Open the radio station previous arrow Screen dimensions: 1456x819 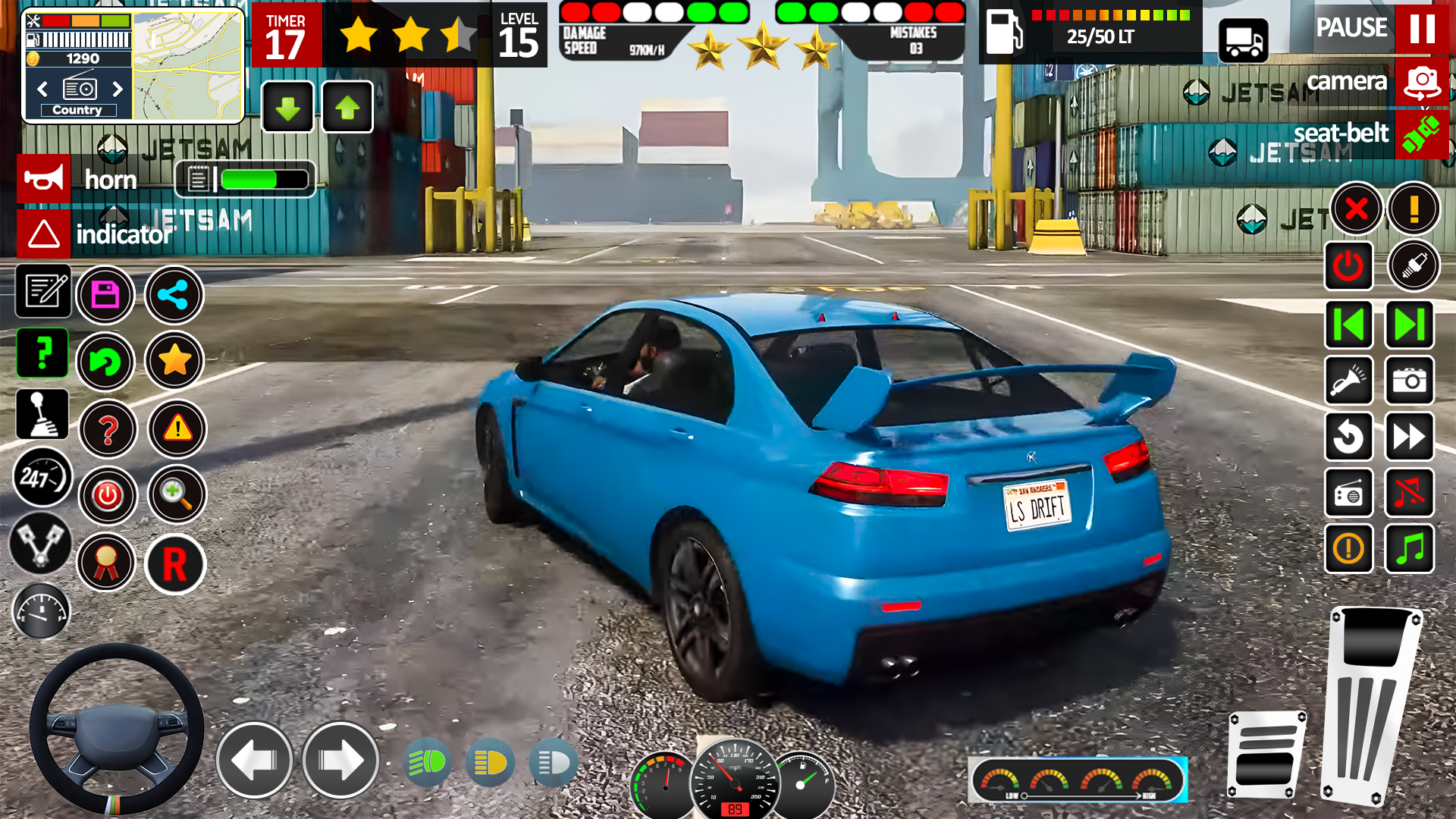[42, 89]
